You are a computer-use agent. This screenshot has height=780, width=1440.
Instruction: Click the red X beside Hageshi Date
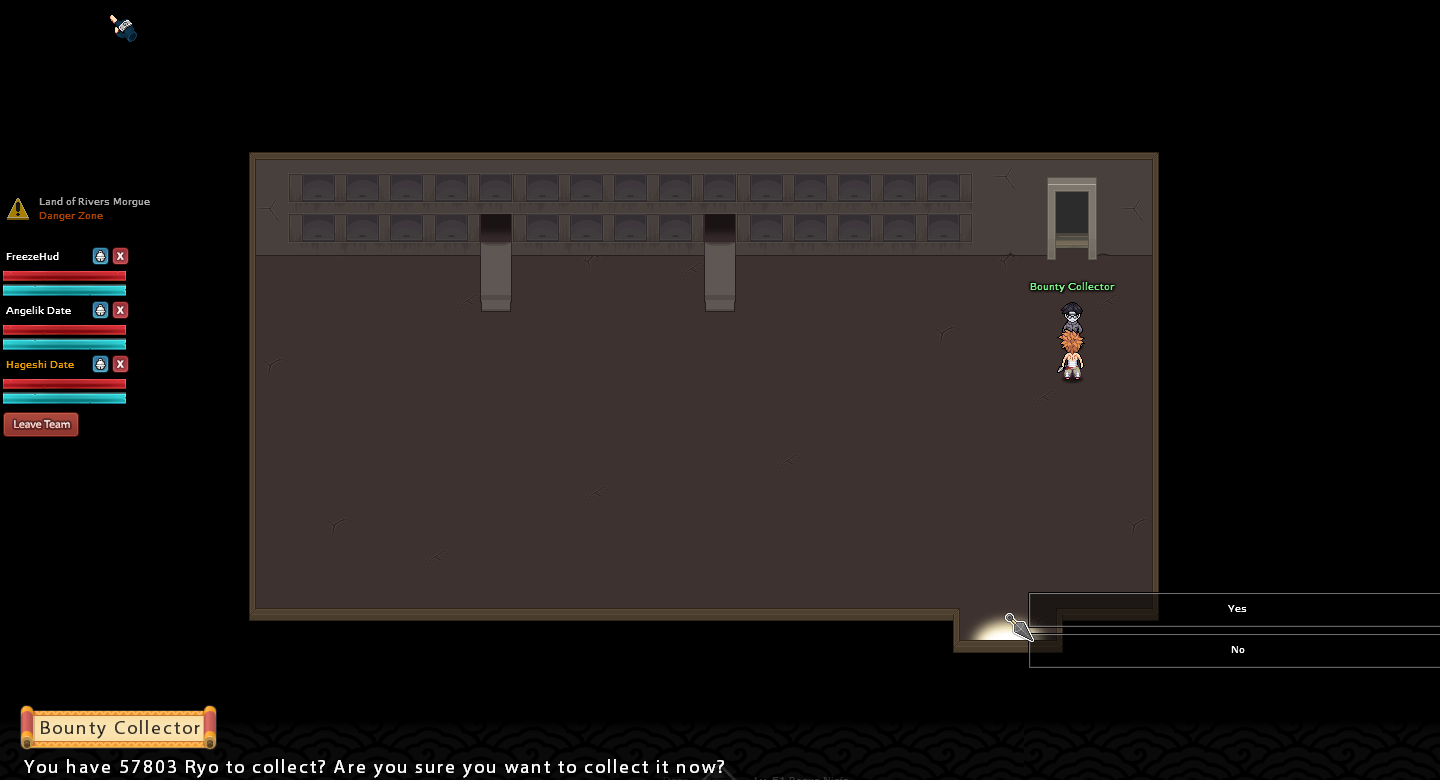[x=120, y=364]
